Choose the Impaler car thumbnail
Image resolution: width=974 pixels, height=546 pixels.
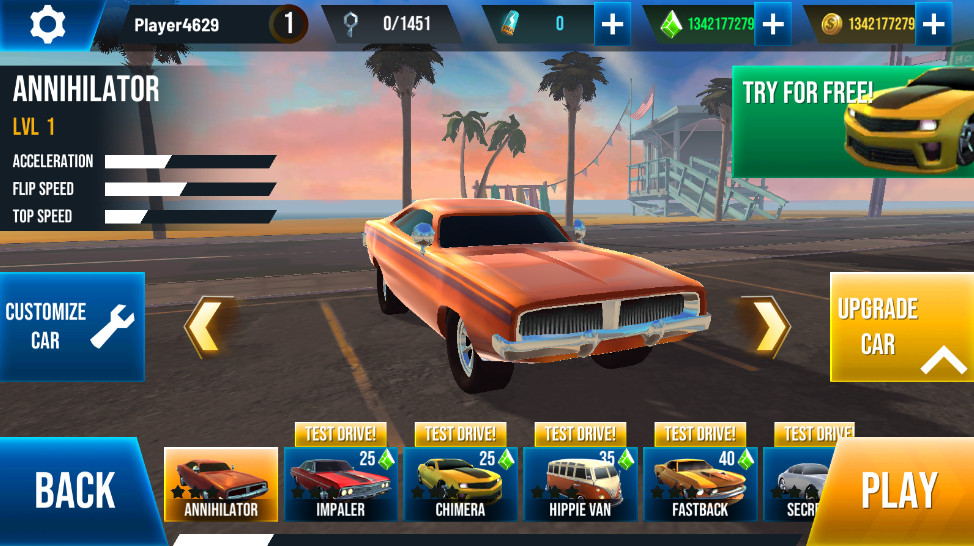coord(341,484)
